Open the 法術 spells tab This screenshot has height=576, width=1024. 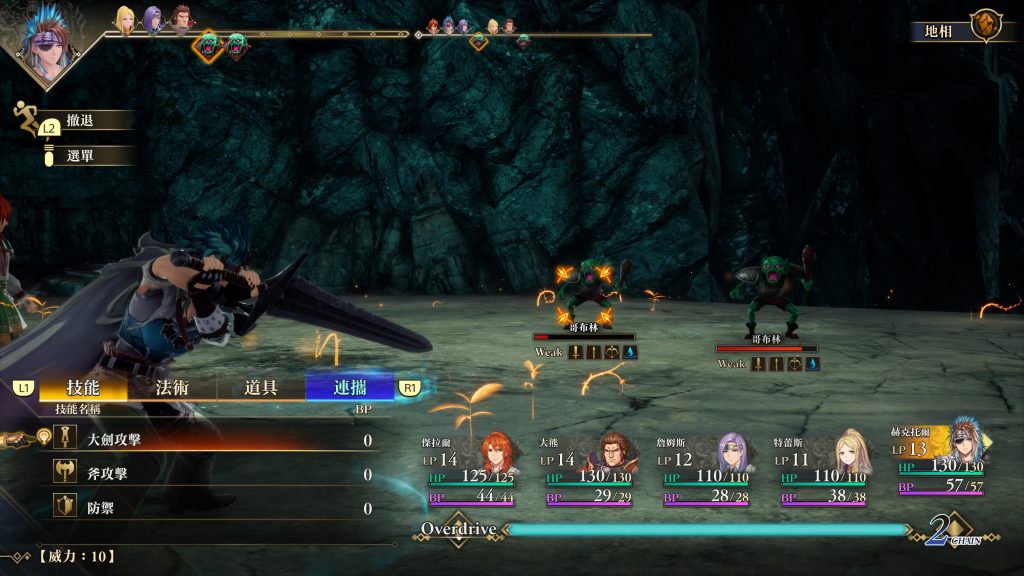[171, 387]
